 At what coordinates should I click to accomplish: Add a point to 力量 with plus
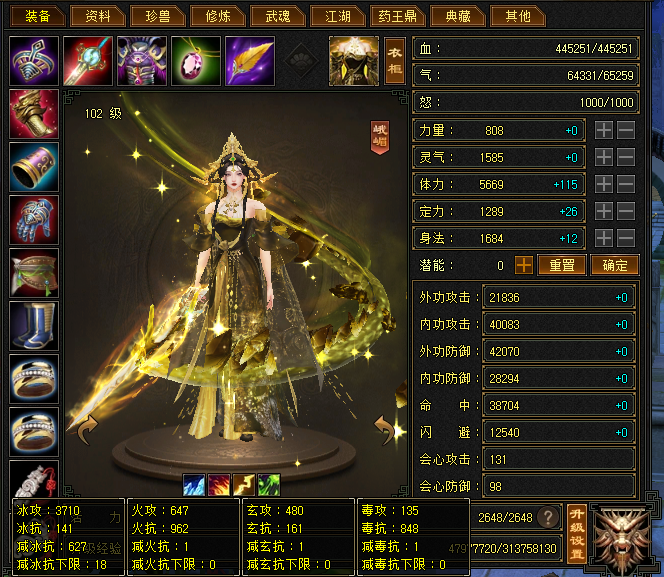tap(604, 130)
